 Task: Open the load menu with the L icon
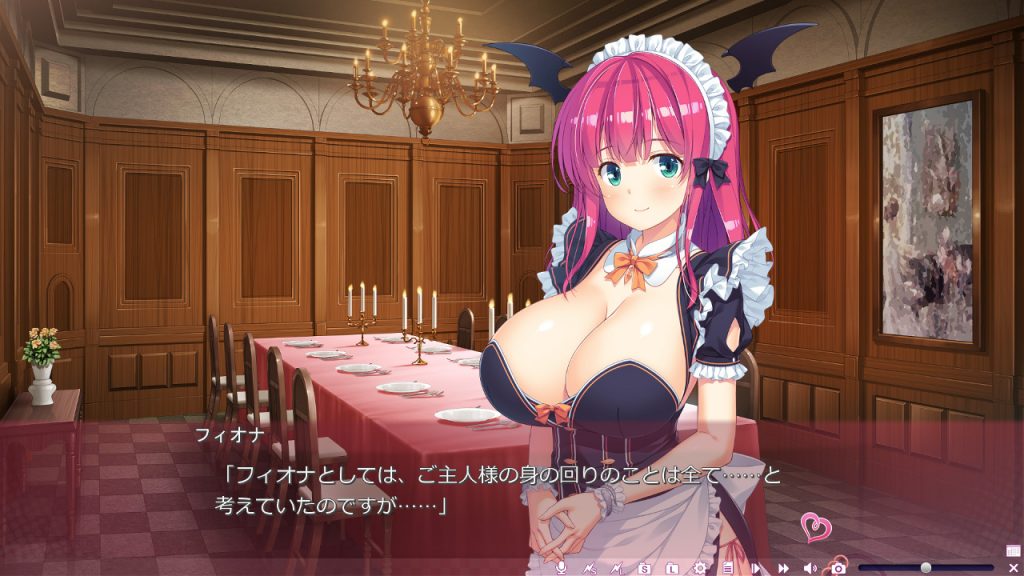[673, 568]
